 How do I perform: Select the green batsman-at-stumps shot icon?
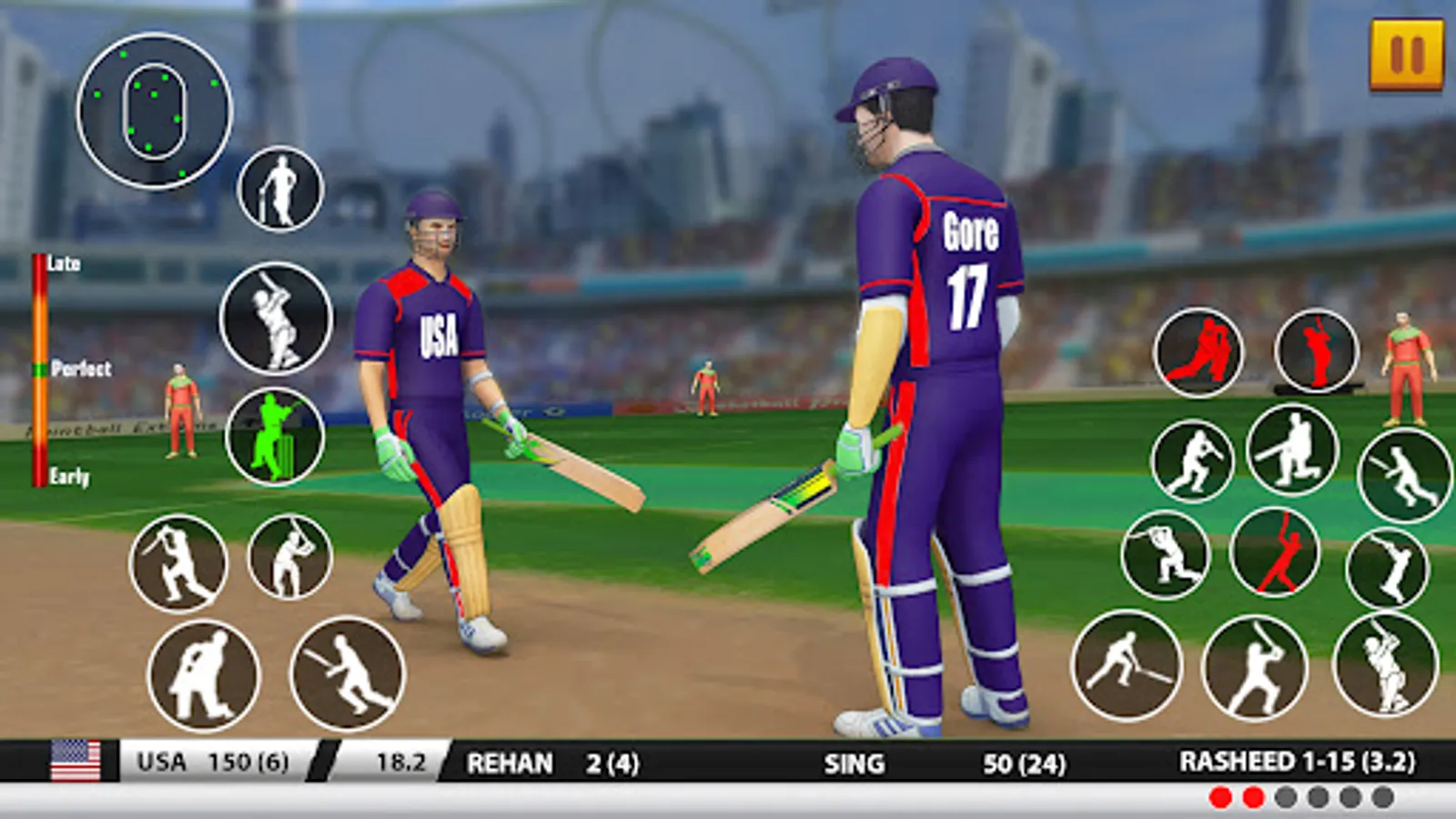275,437
